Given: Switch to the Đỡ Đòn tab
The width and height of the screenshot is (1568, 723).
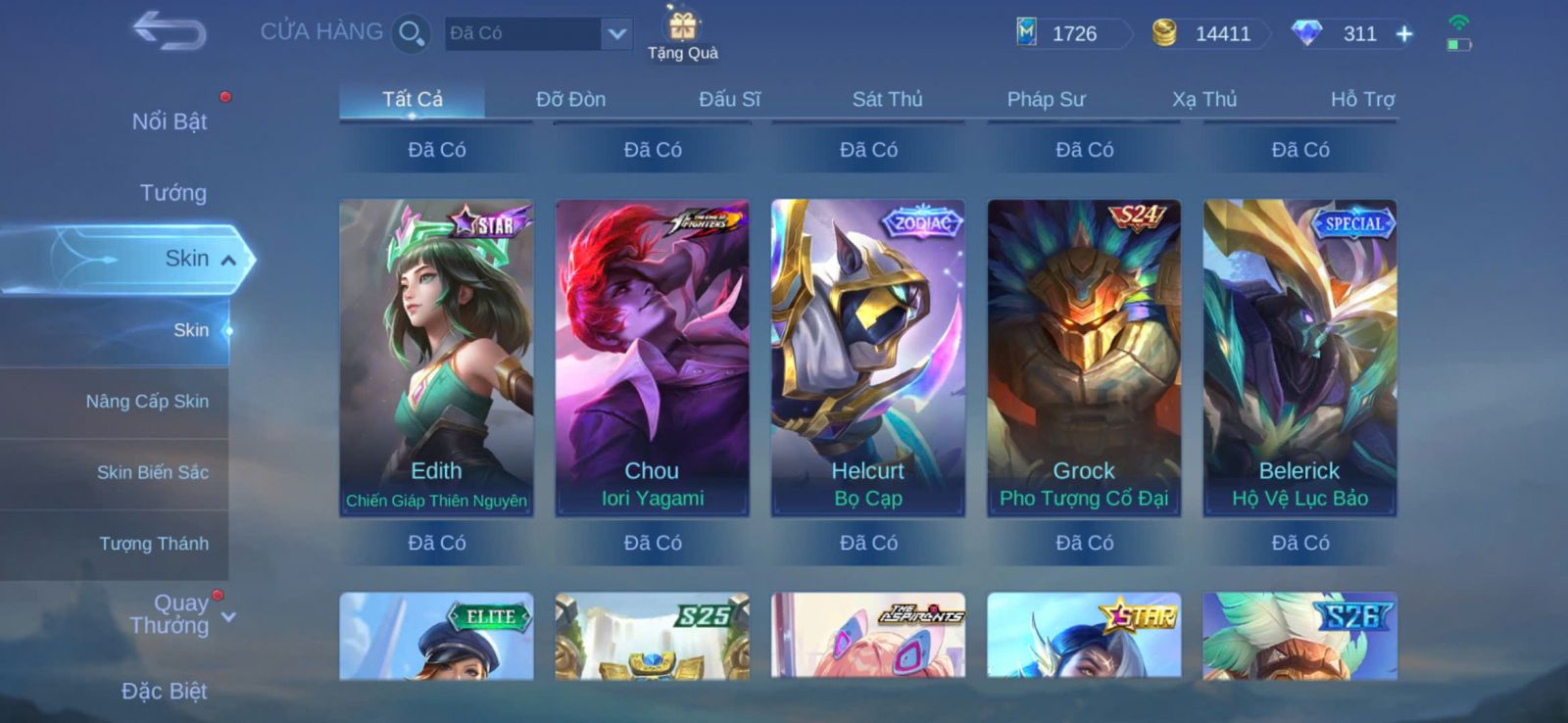Looking at the screenshot, I should [x=570, y=99].
